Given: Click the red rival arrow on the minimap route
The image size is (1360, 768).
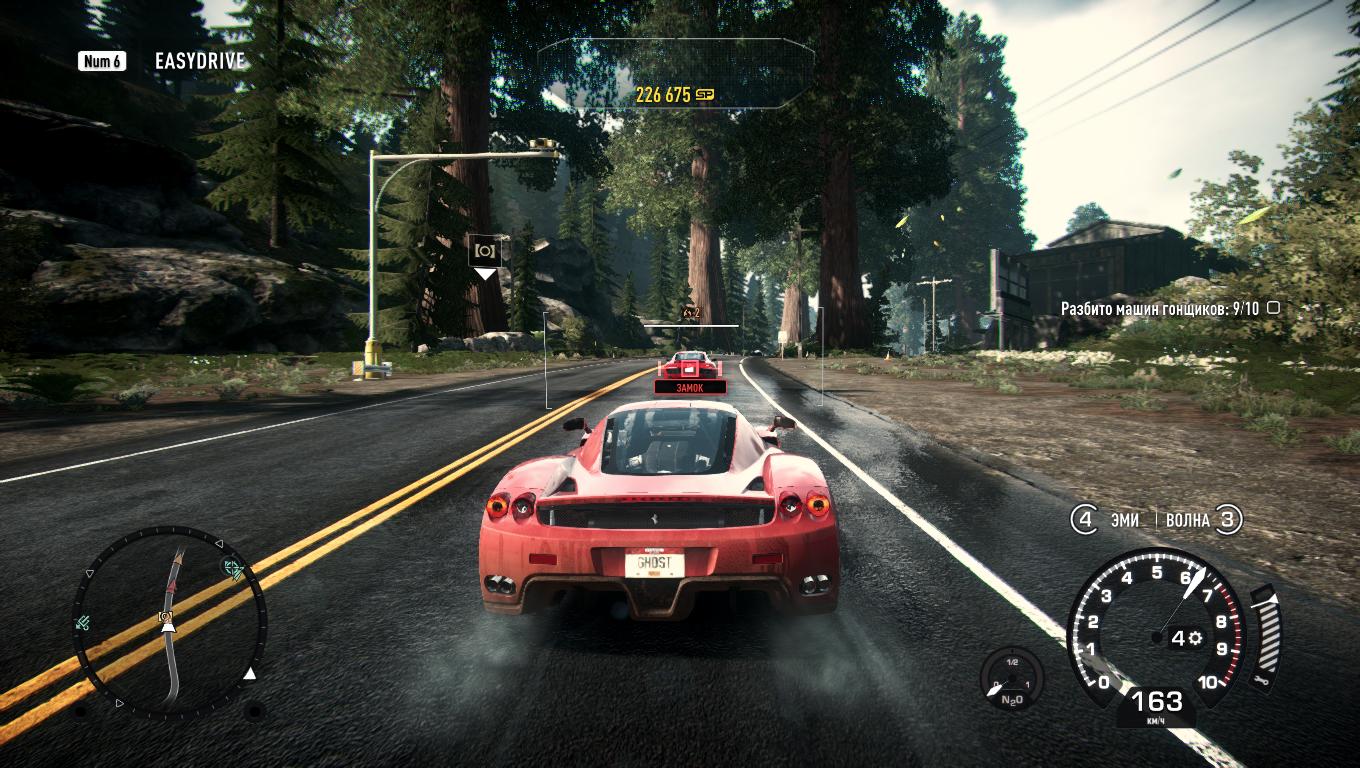Looking at the screenshot, I should click(172, 585).
